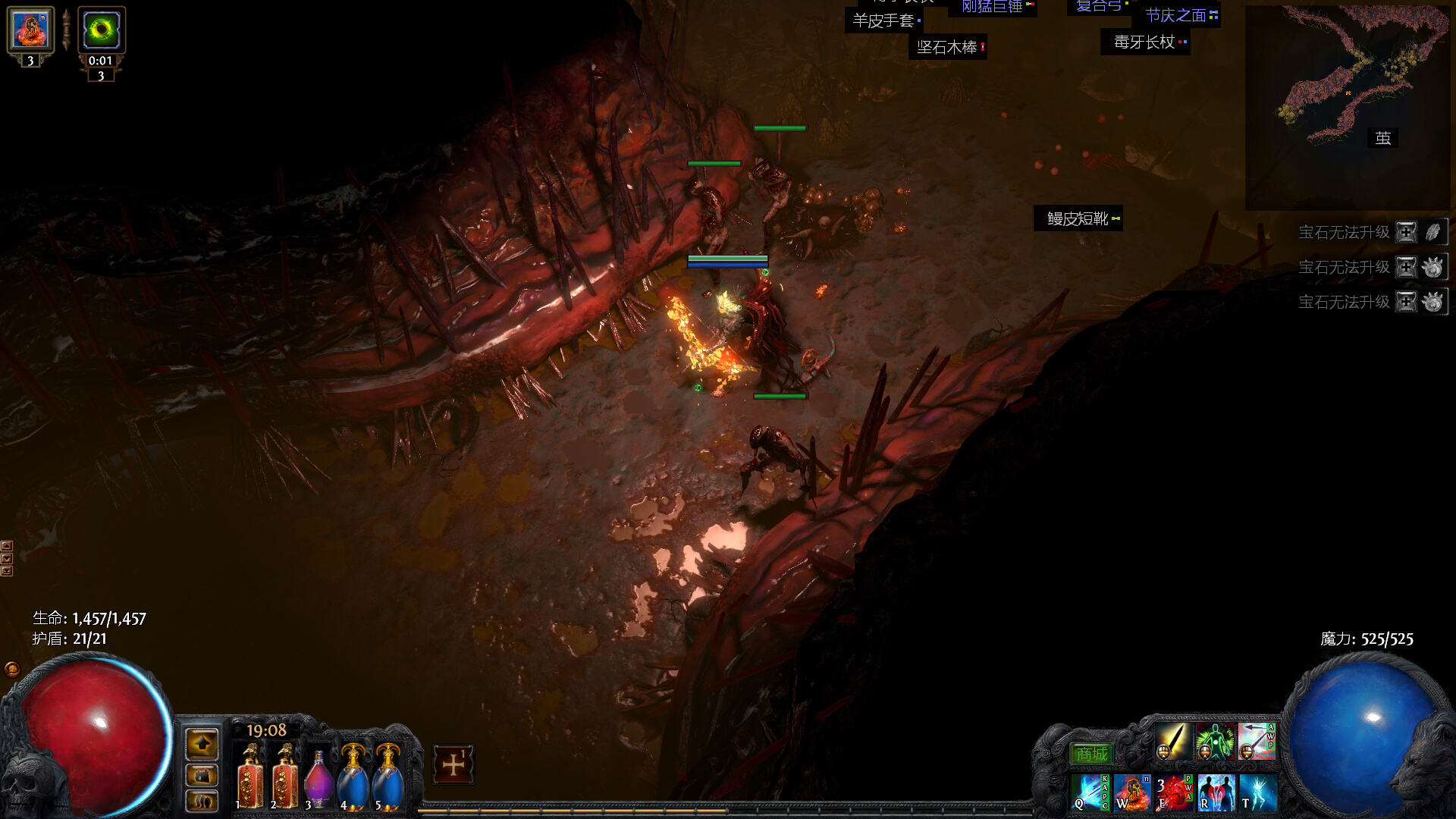
Task: Select the golden dagger skill slot
Action: 1173,742
